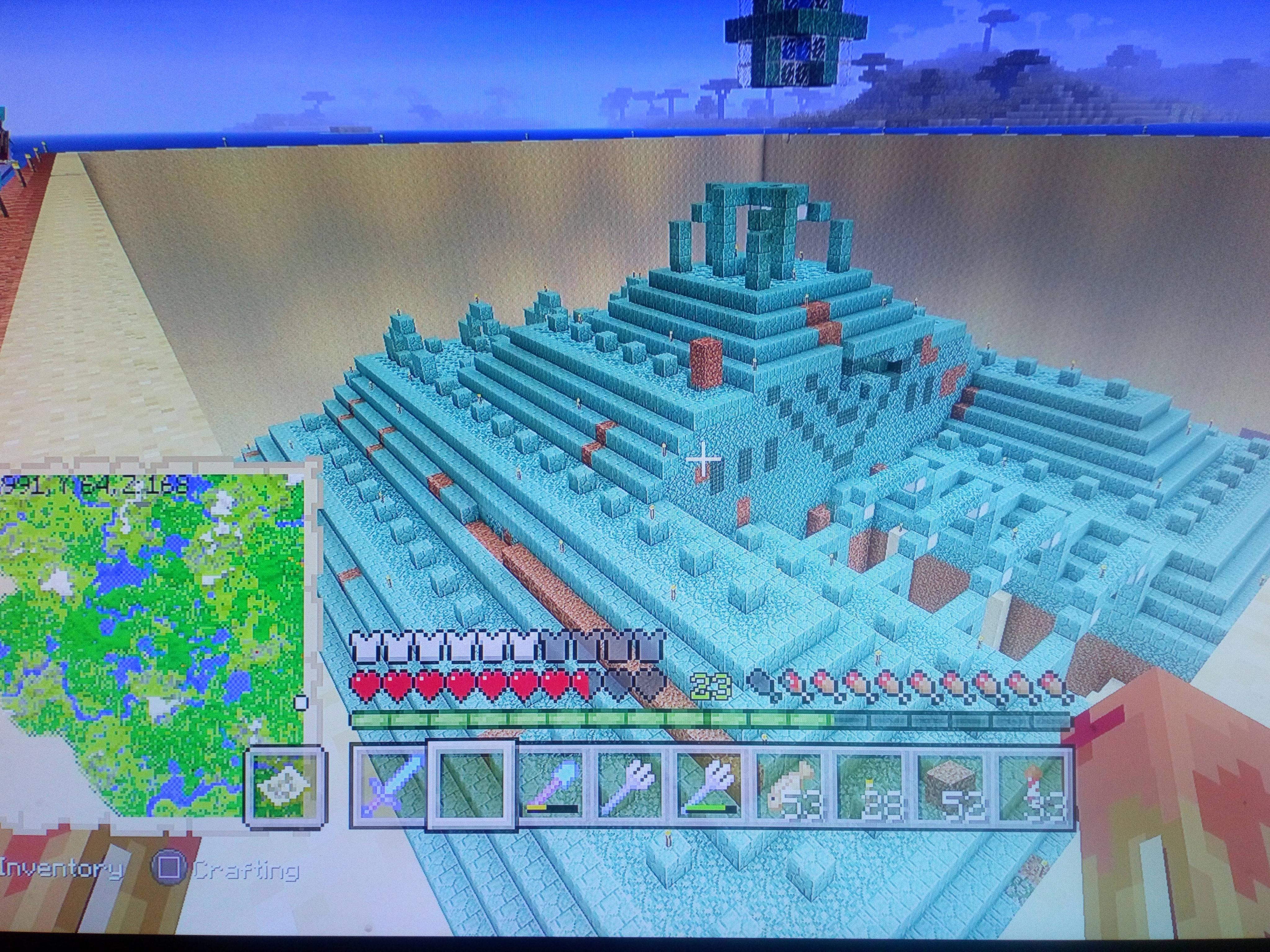Open the Inventory via its labeled button

[x=63, y=868]
